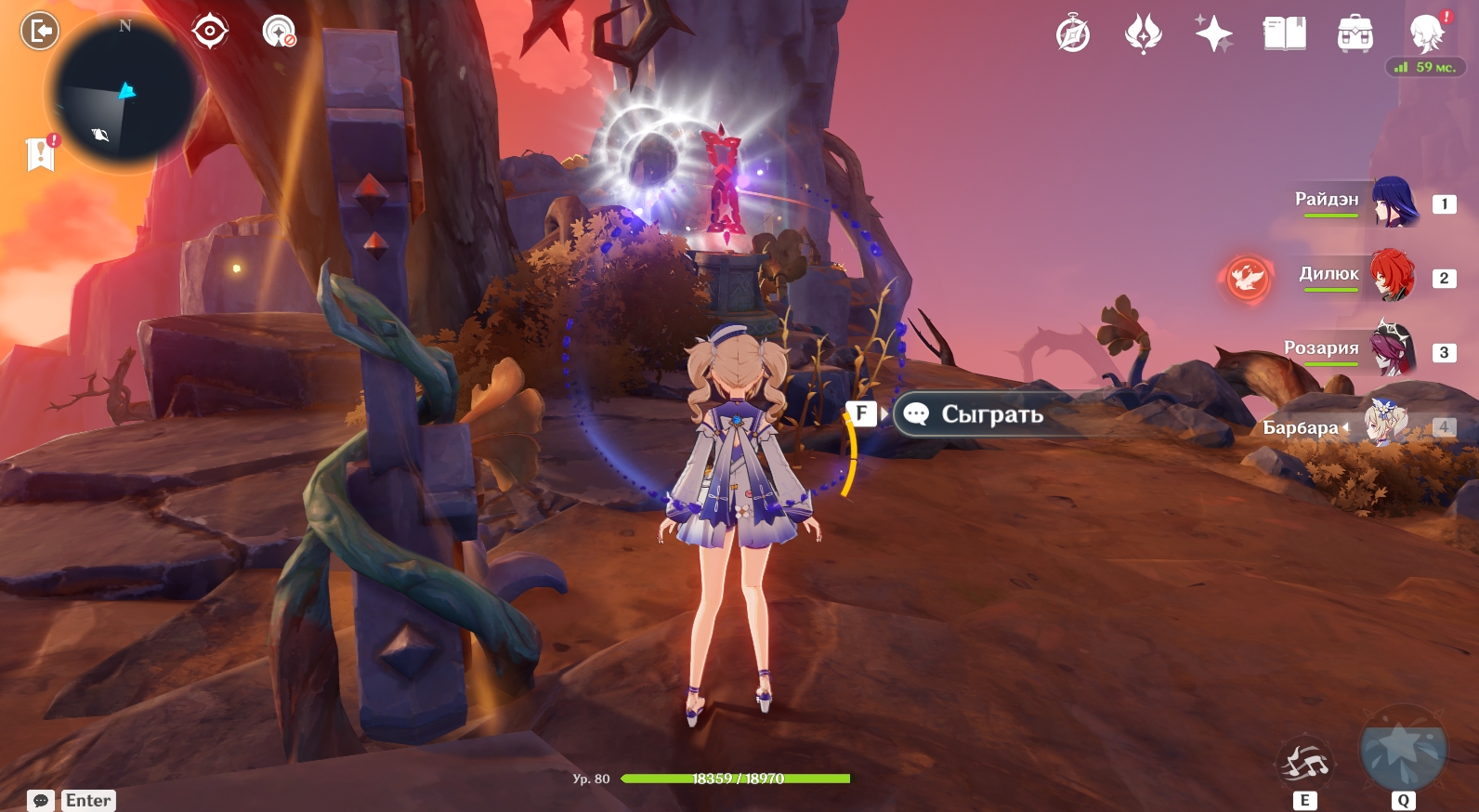Viewport: 1479px width, 812px height.
Task: Choose the Сыграть interaction option
Action: [x=991, y=414]
